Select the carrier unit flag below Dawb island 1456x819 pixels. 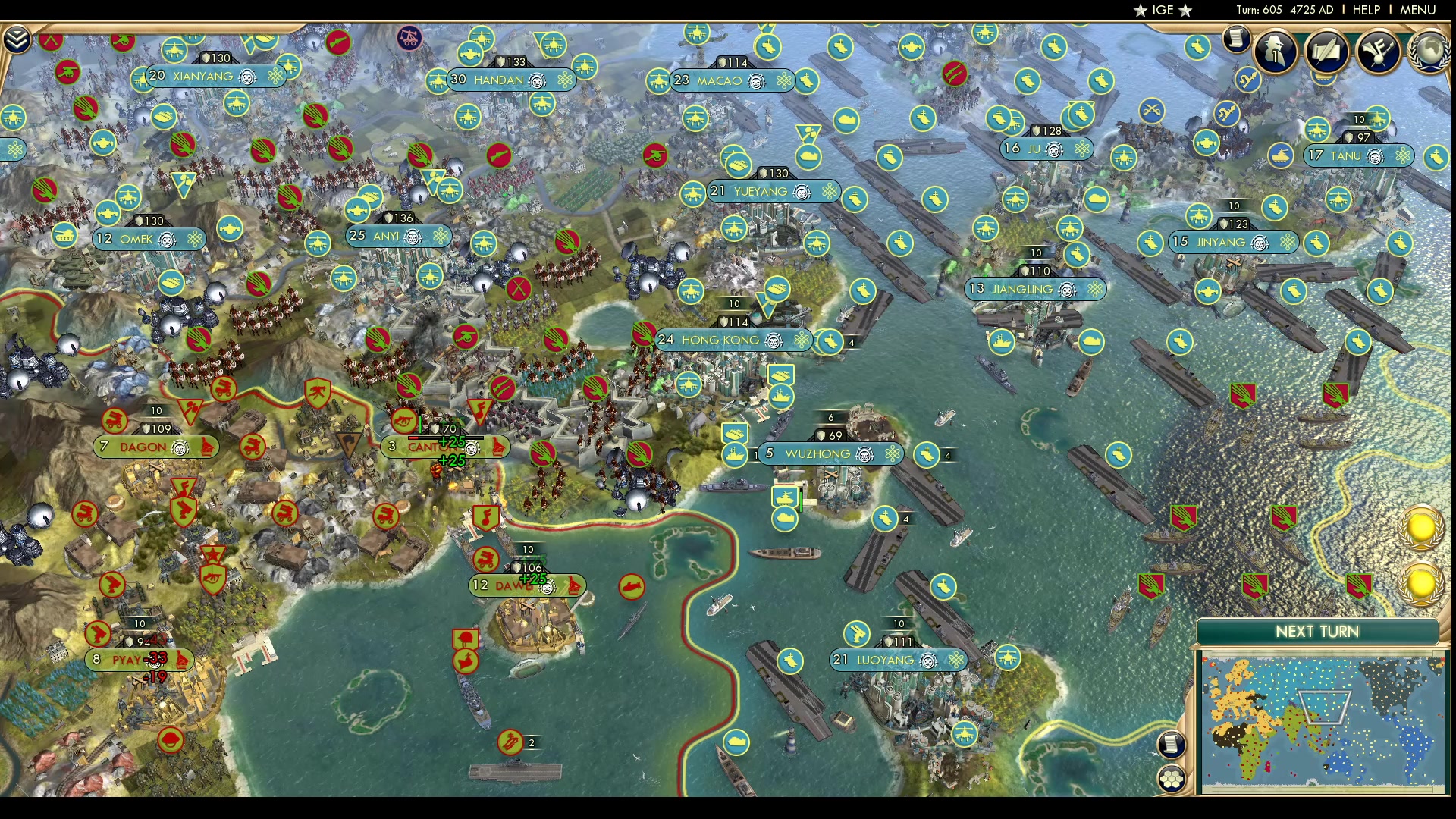pos(509,742)
